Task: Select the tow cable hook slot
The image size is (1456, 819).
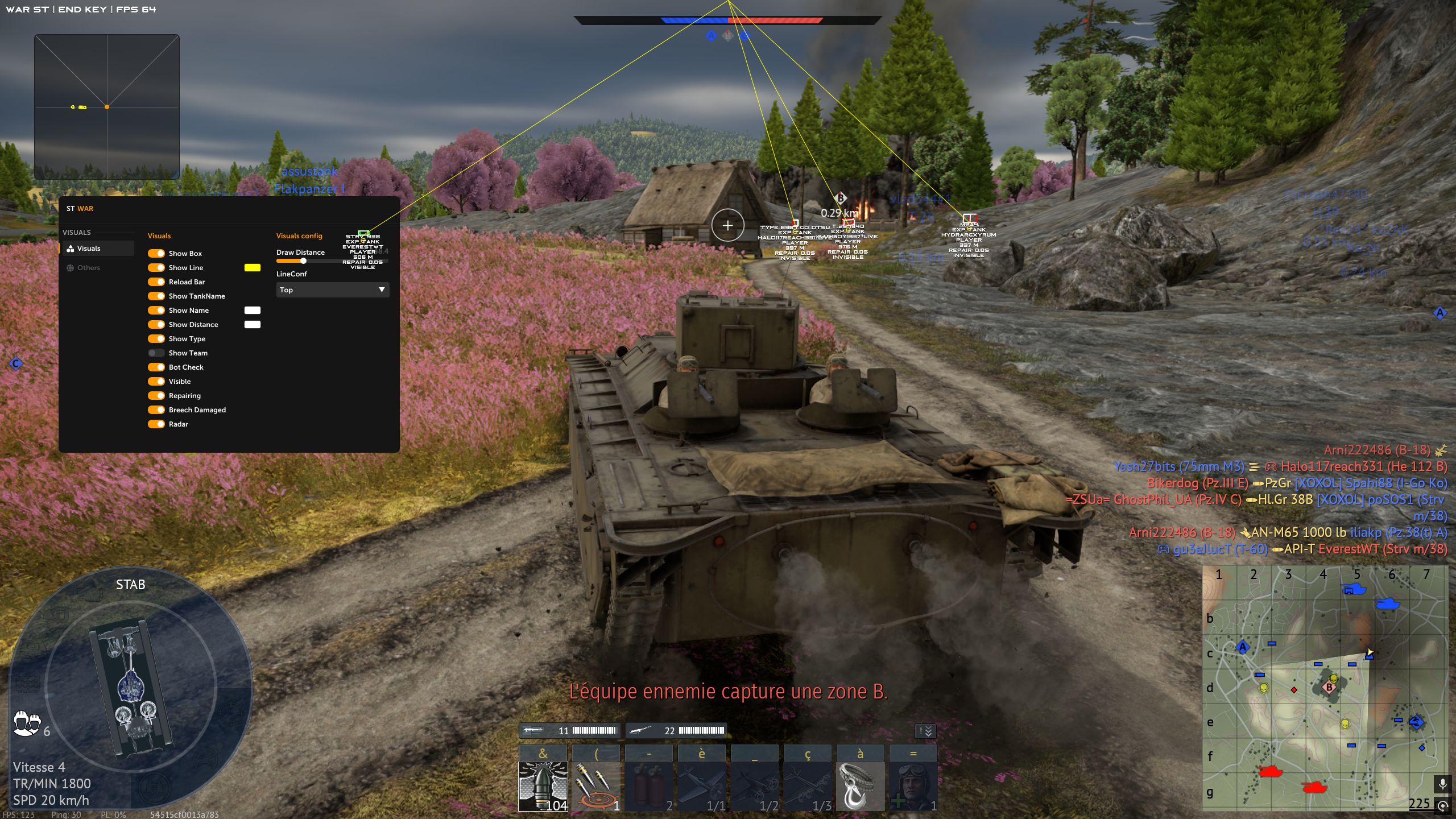Action: tap(860, 785)
